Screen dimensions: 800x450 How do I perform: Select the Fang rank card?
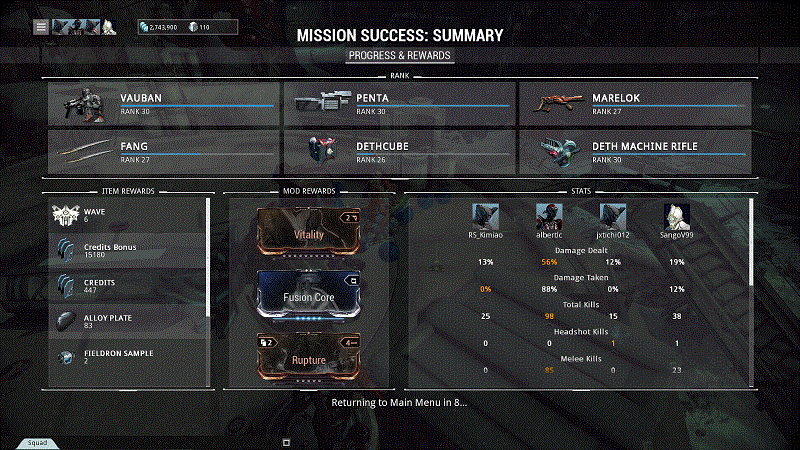coord(163,151)
